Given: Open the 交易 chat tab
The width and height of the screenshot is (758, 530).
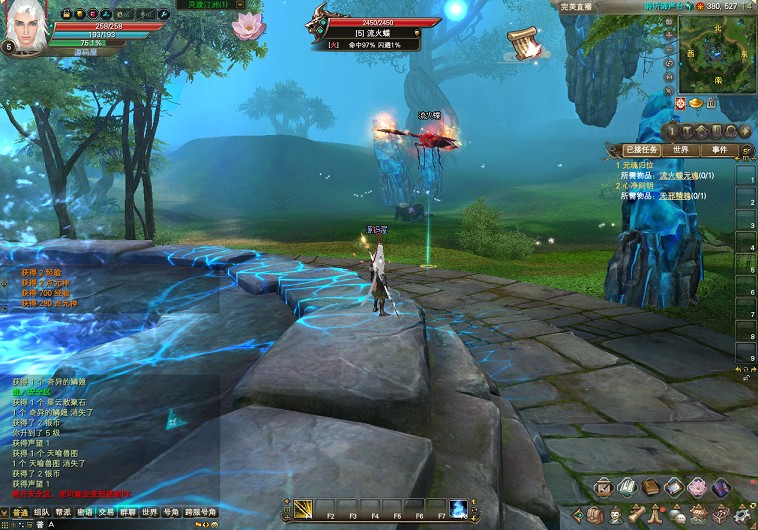Looking at the screenshot, I should [106, 512].
